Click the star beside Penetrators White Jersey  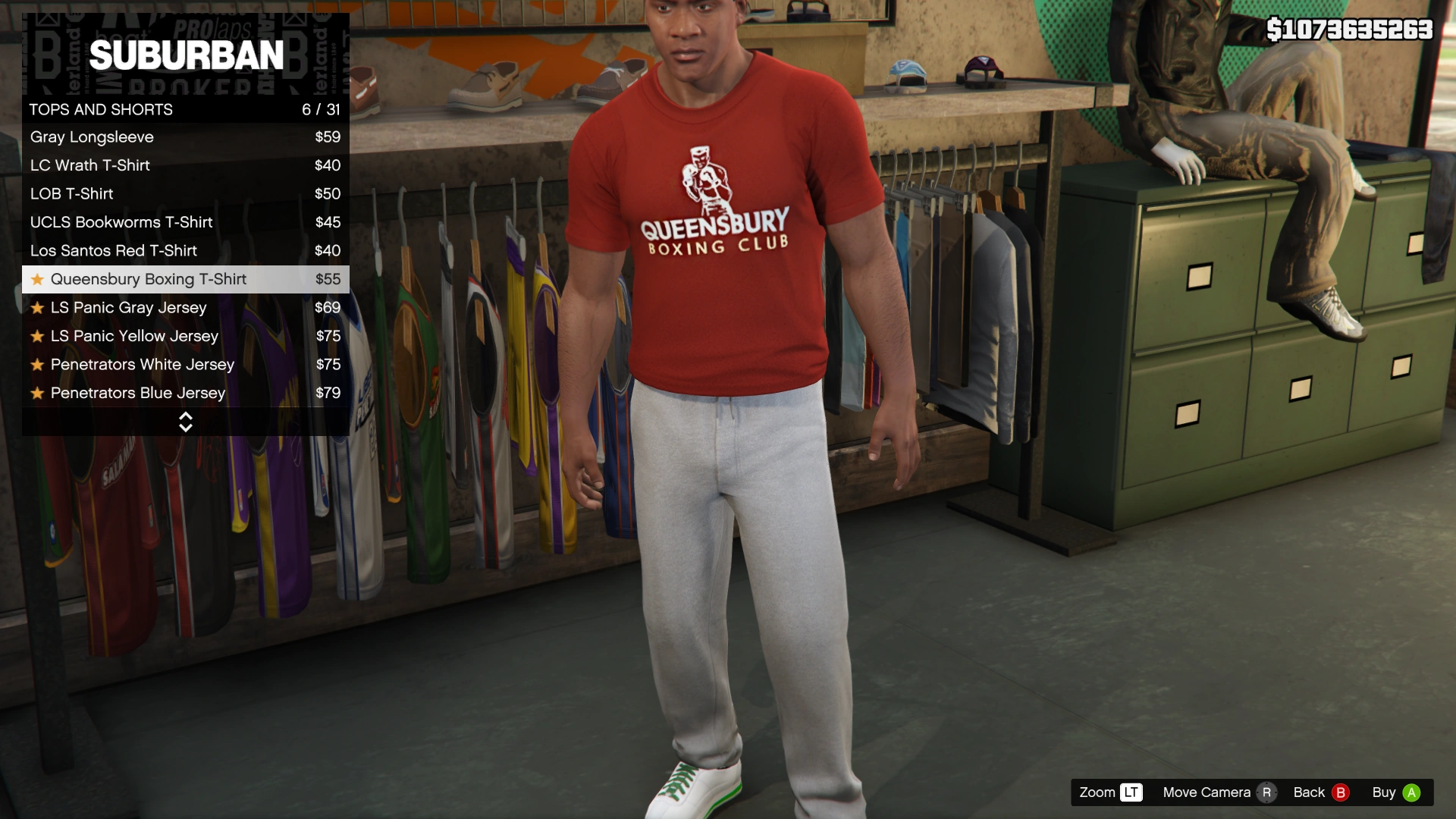tap(36, 364)
